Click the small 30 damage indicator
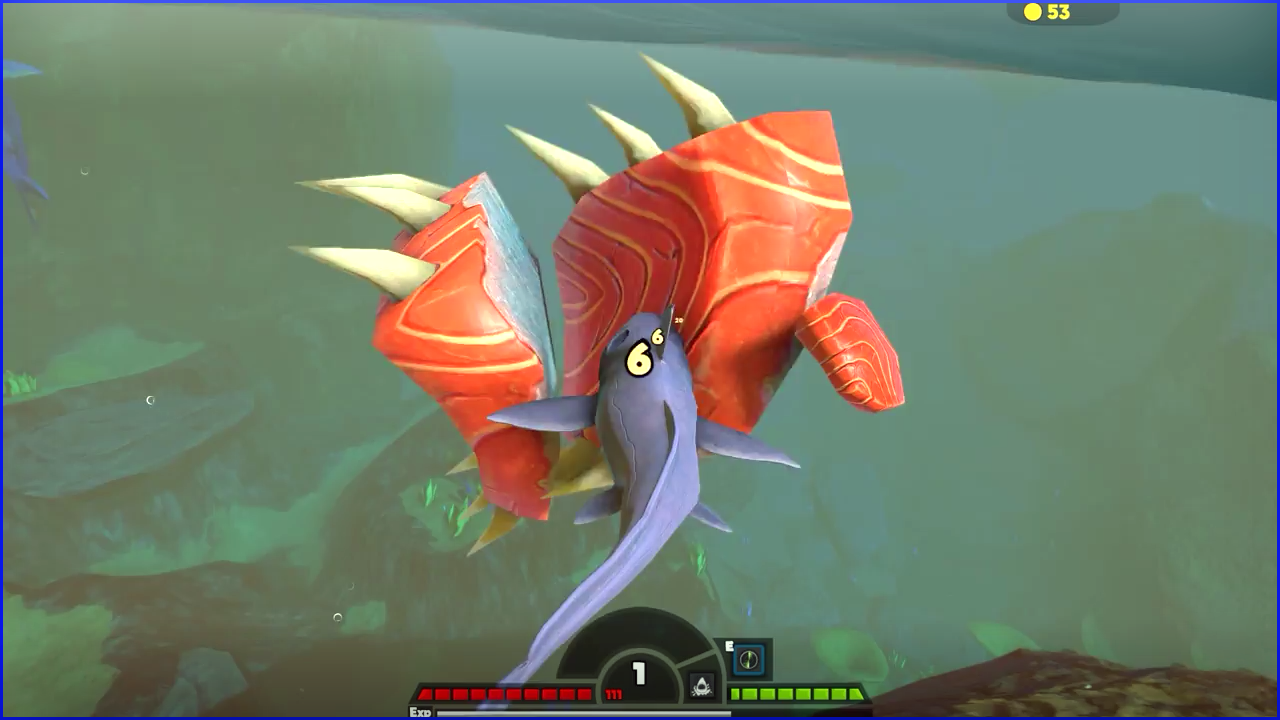Screen dimensions: 1280x720 [679, 320]
